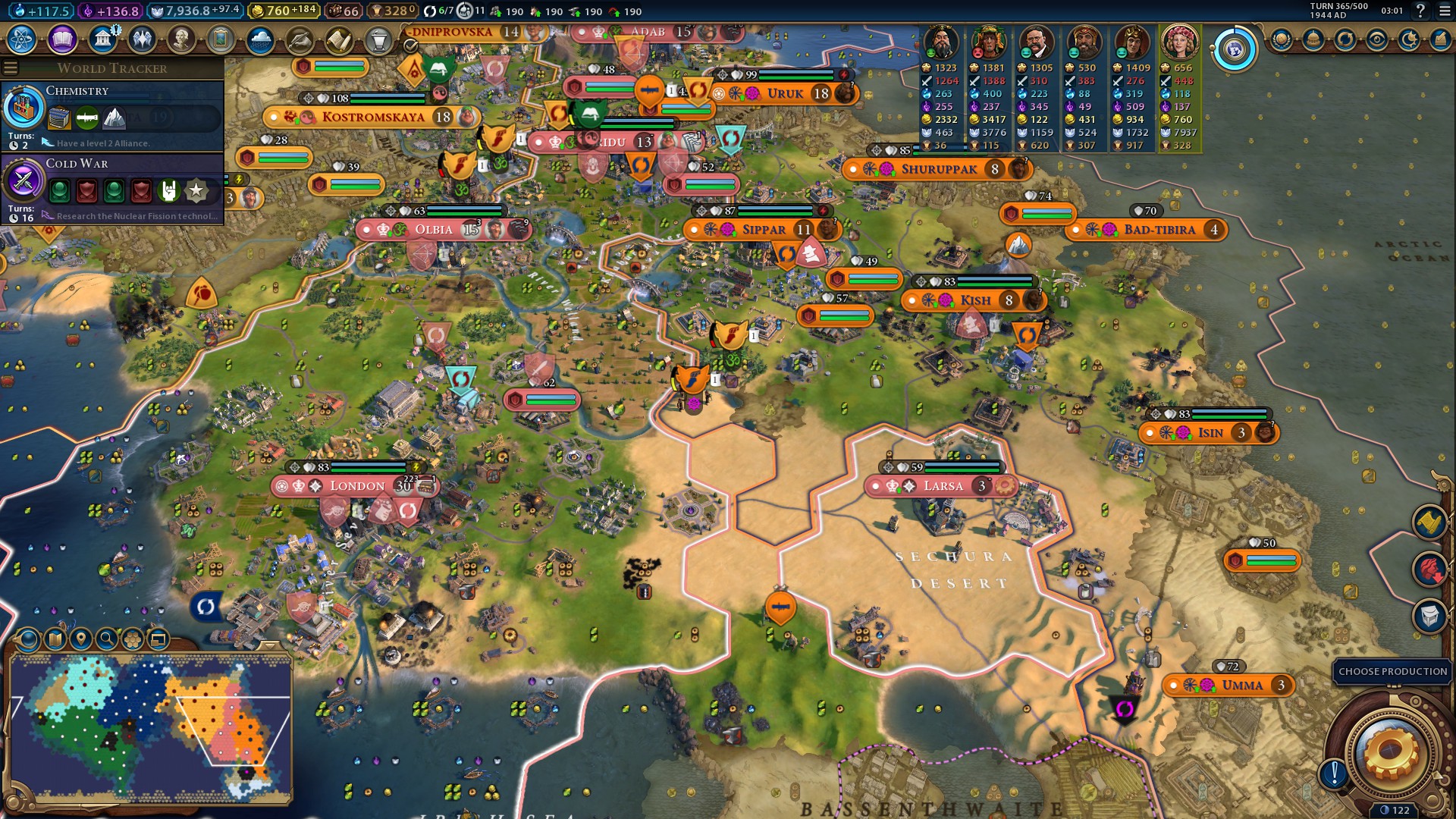This screenshot has height=819, width=1456.
Task: Open the Climate rain cloud screen
Action: pyautogui.click(x=260, y=39)
